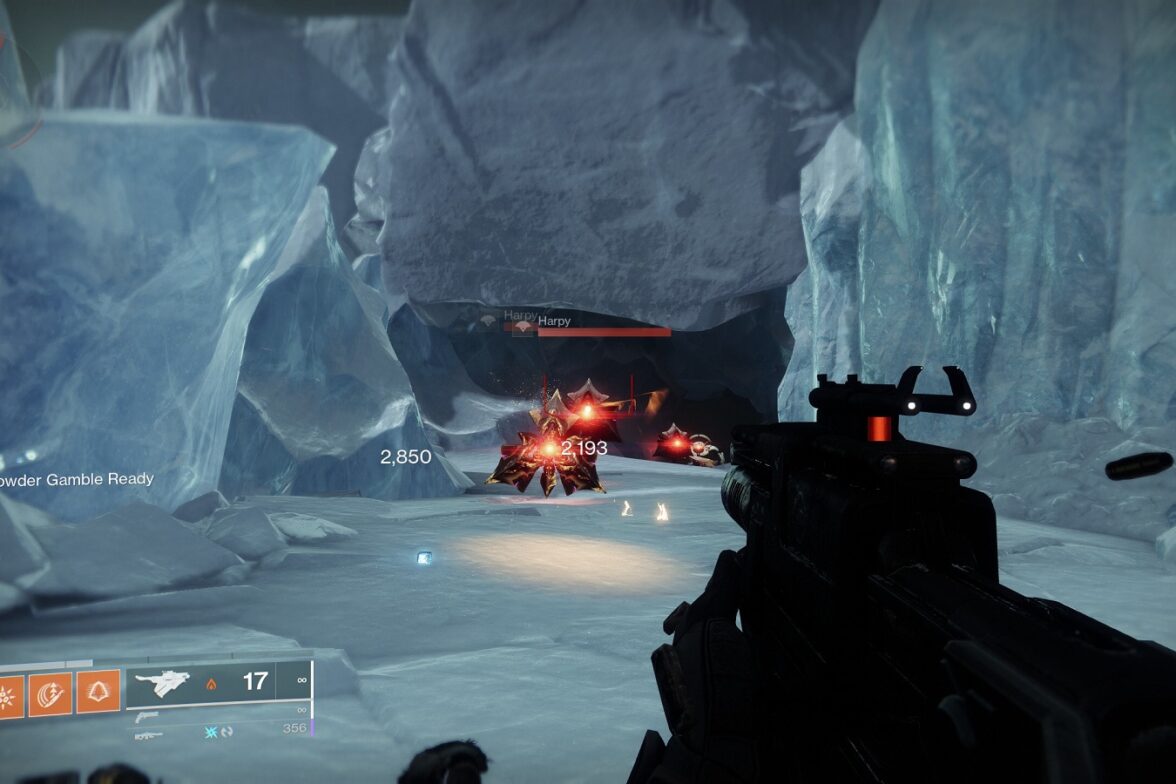
Task: Select the equipped primary weapon icon
Action: [162, 684]
